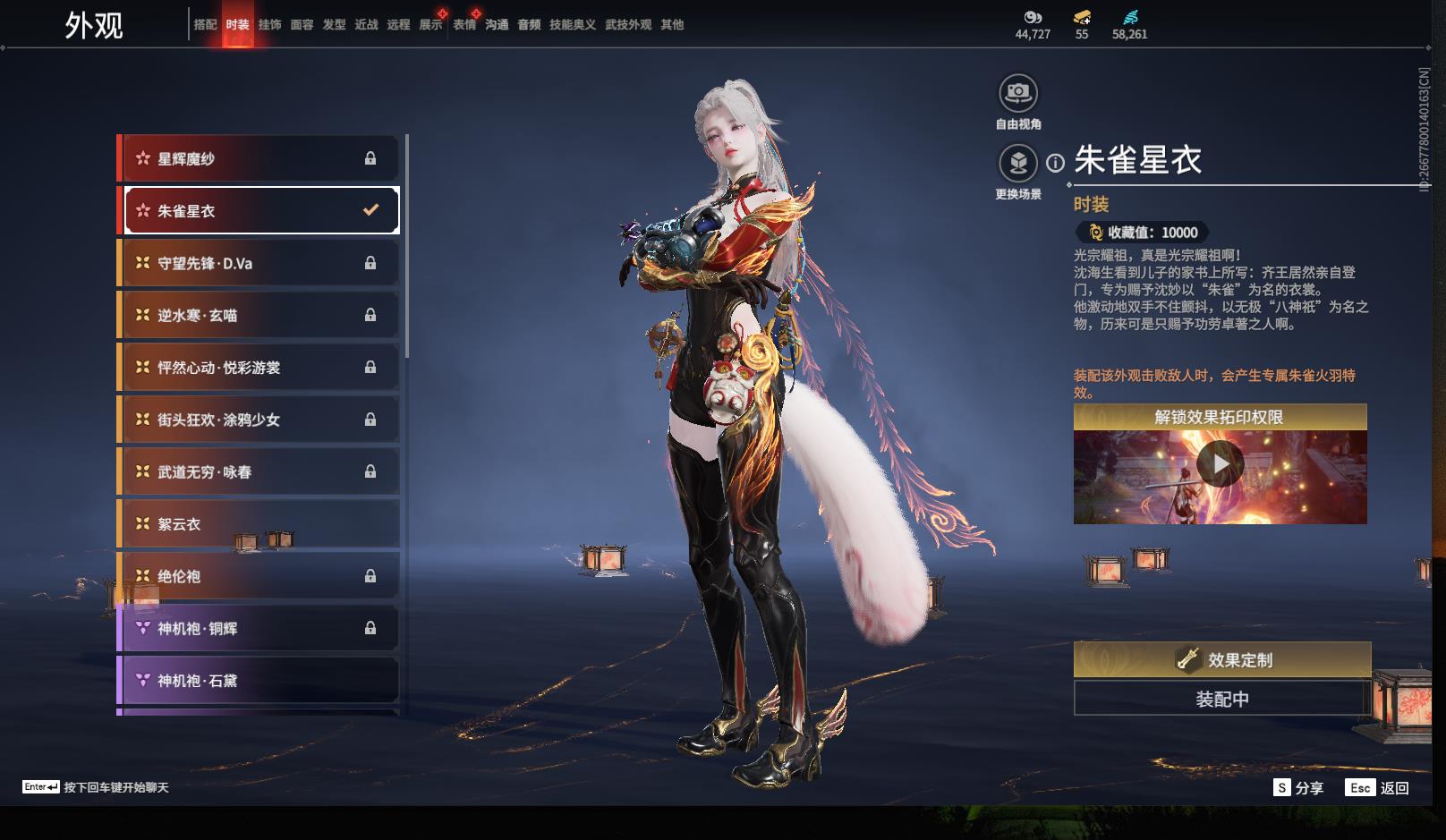Play the 朱雀 effect preview video
Viewport: 1446px width, 840px height.
tap(1221, 464)
